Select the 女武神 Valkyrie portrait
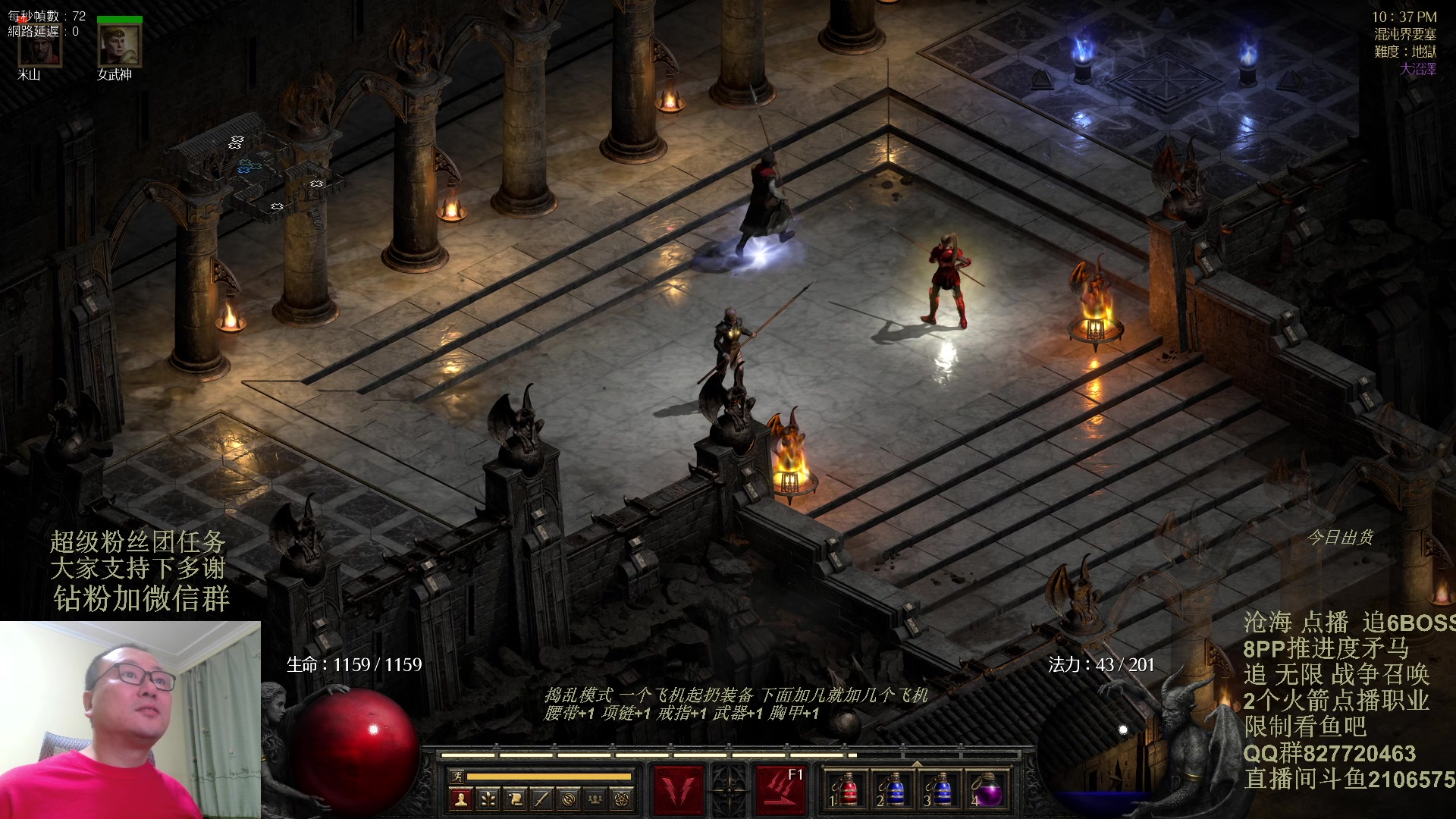Viewport: 1456px width, 819px height. (119, 45)
